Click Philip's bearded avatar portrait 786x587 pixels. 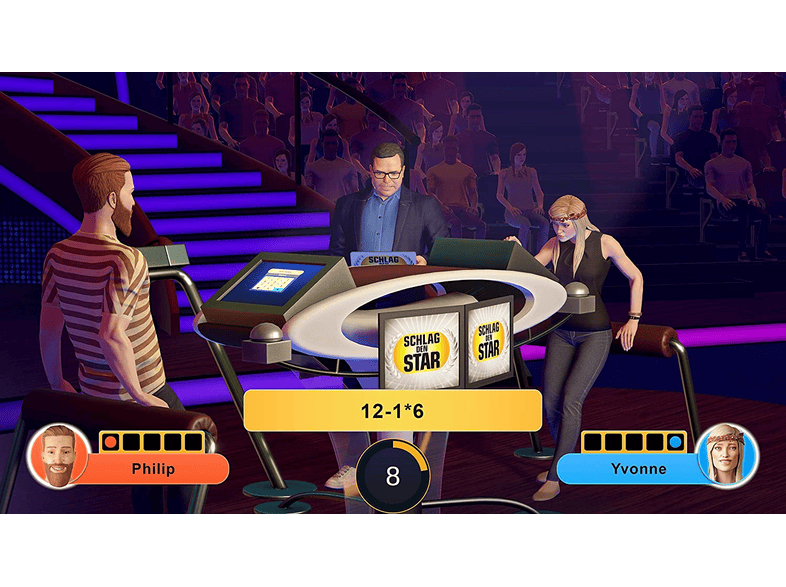tap(59, 456)
